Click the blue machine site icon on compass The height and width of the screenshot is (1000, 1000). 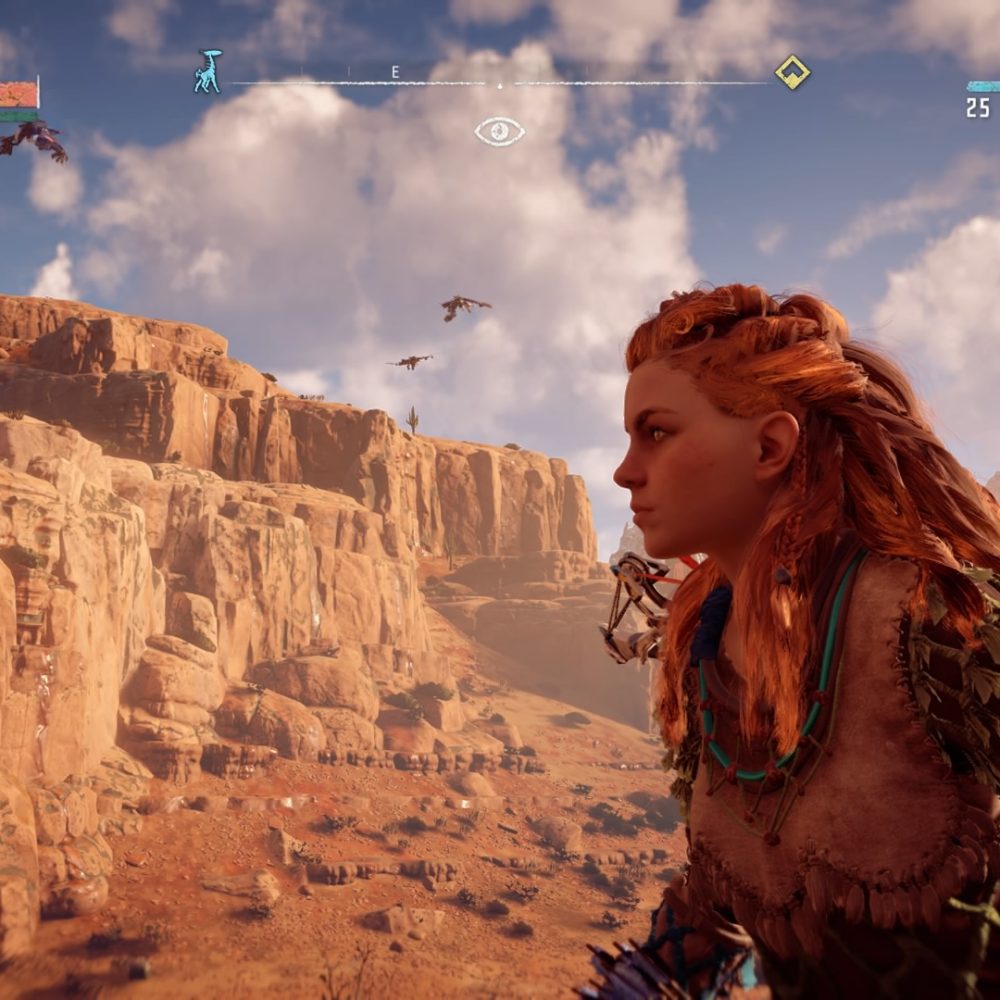[207, 72]
